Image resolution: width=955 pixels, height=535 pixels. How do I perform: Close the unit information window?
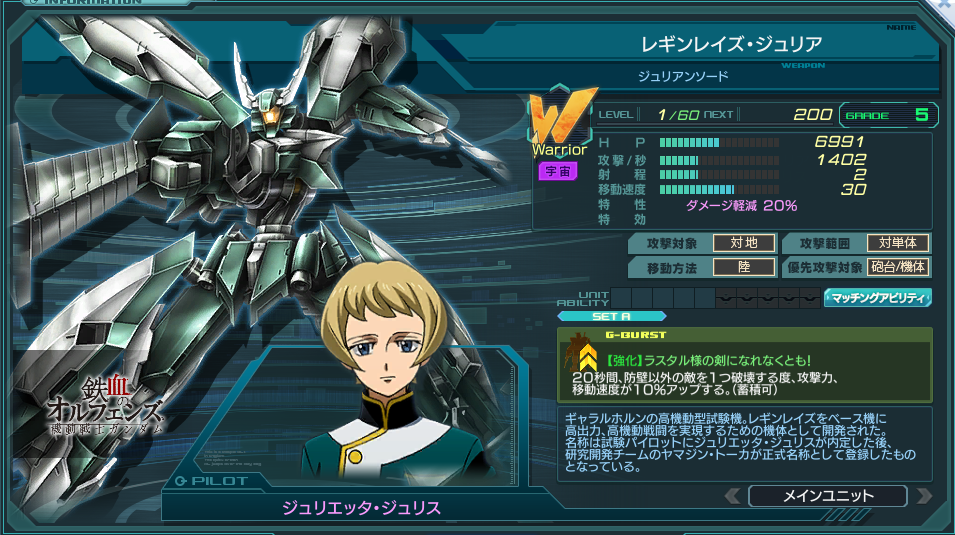pos(945,6)
